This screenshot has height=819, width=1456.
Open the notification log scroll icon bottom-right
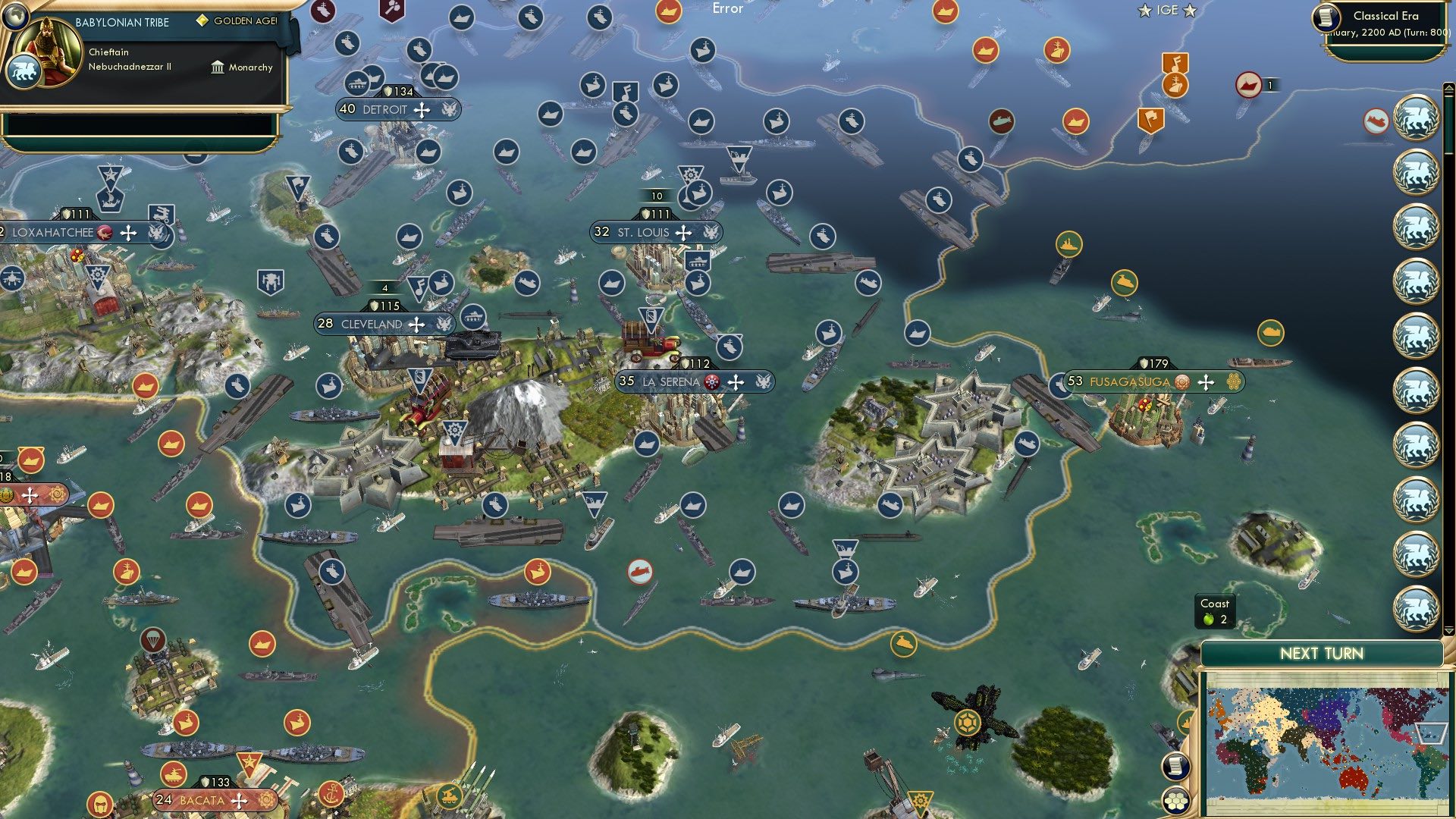[x=1175, y=766]
